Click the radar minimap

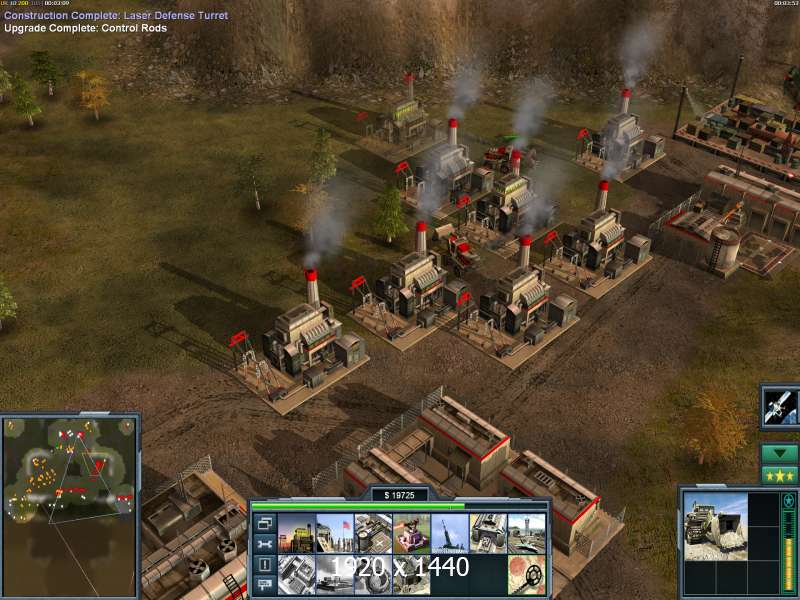[x=68, y=469]
